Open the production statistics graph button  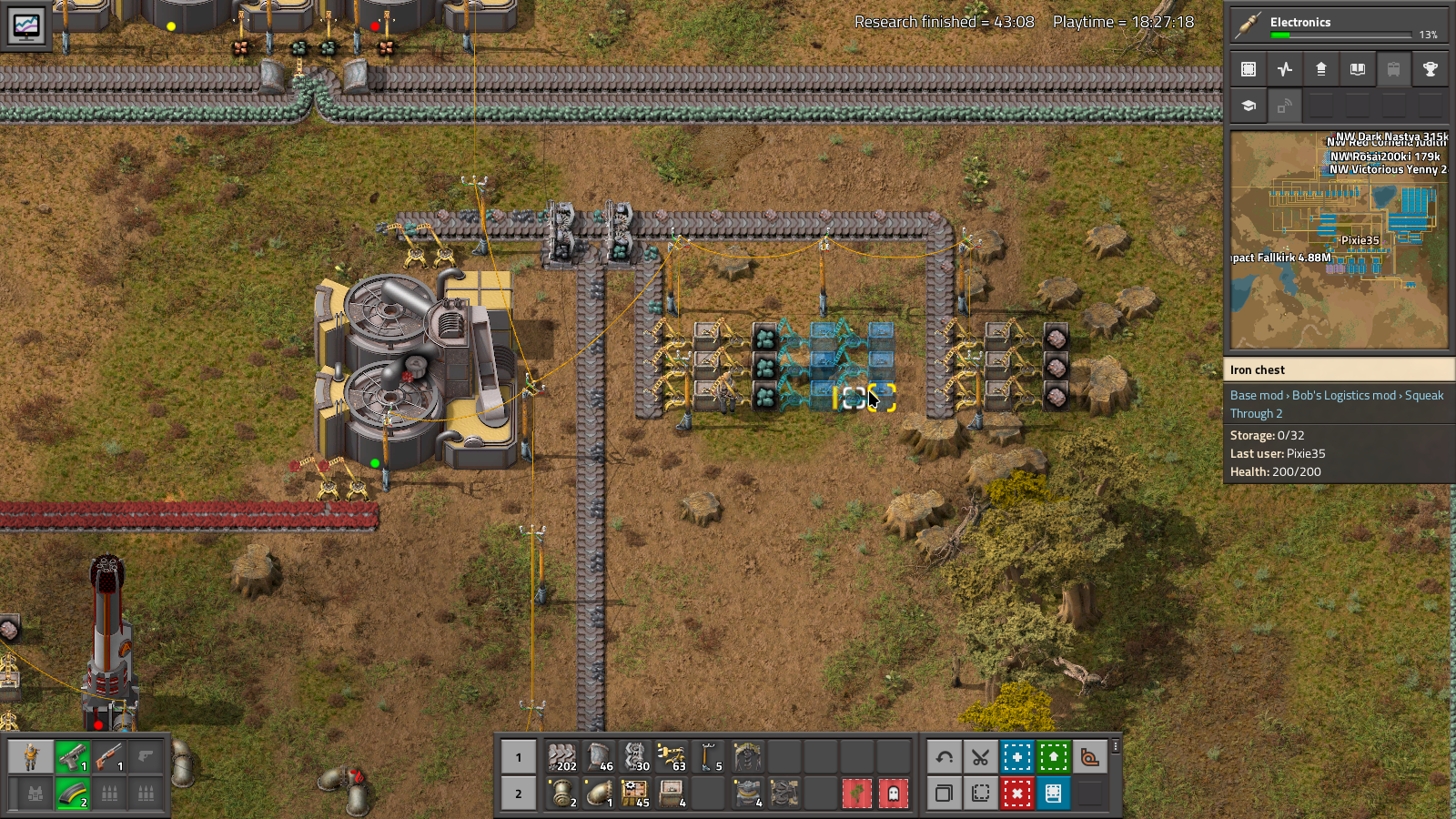coord(26,25)
